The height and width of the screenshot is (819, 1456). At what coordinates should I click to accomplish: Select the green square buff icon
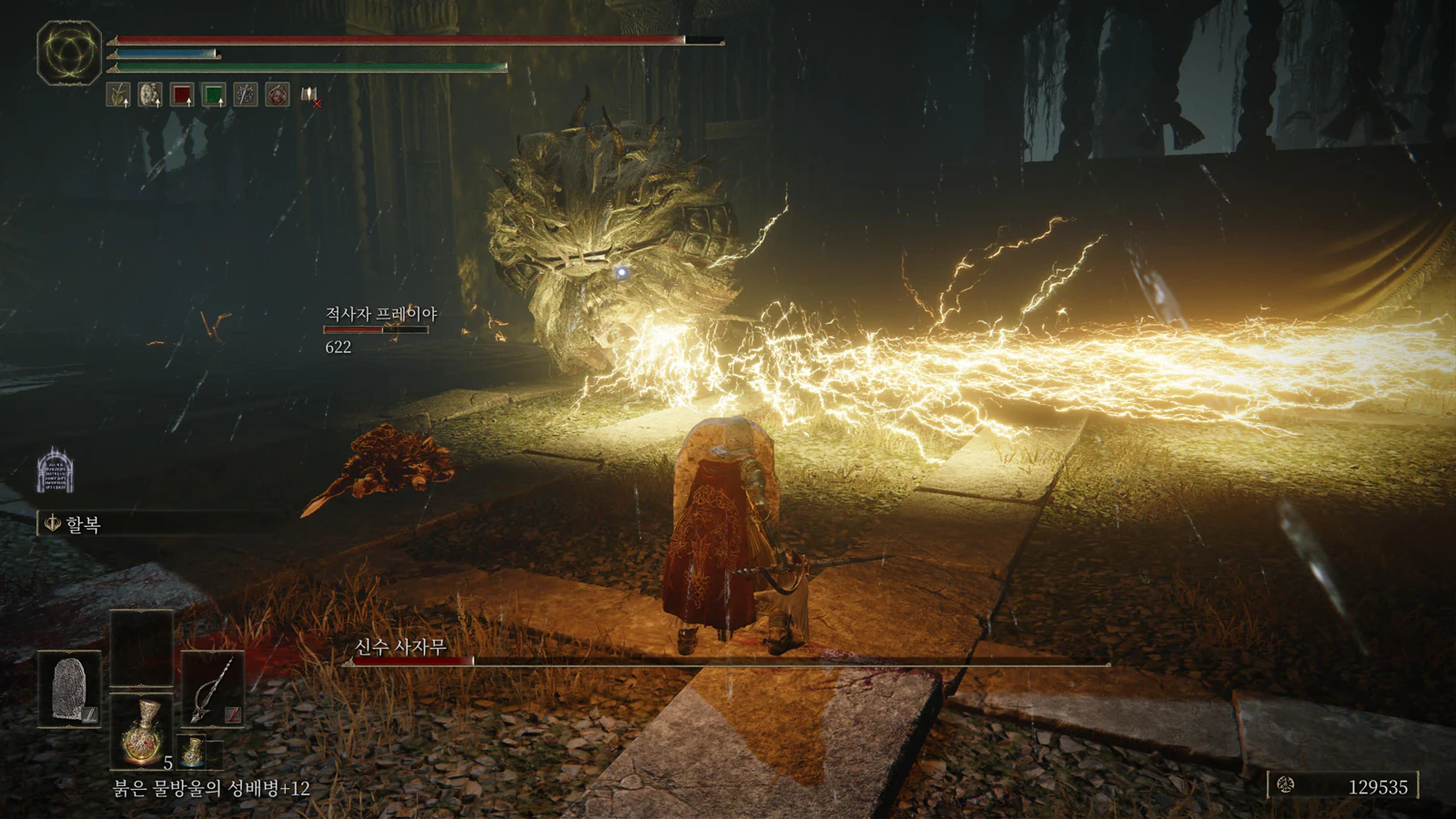coord(214,95)
